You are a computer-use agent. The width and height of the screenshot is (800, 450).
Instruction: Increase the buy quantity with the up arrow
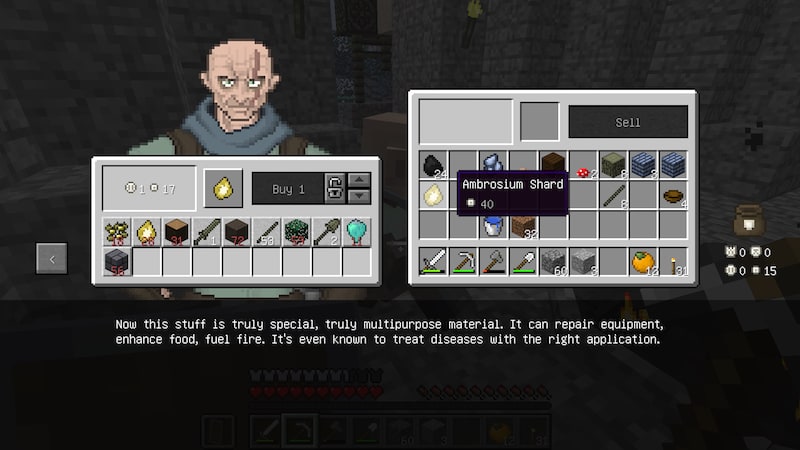[360, 180]
